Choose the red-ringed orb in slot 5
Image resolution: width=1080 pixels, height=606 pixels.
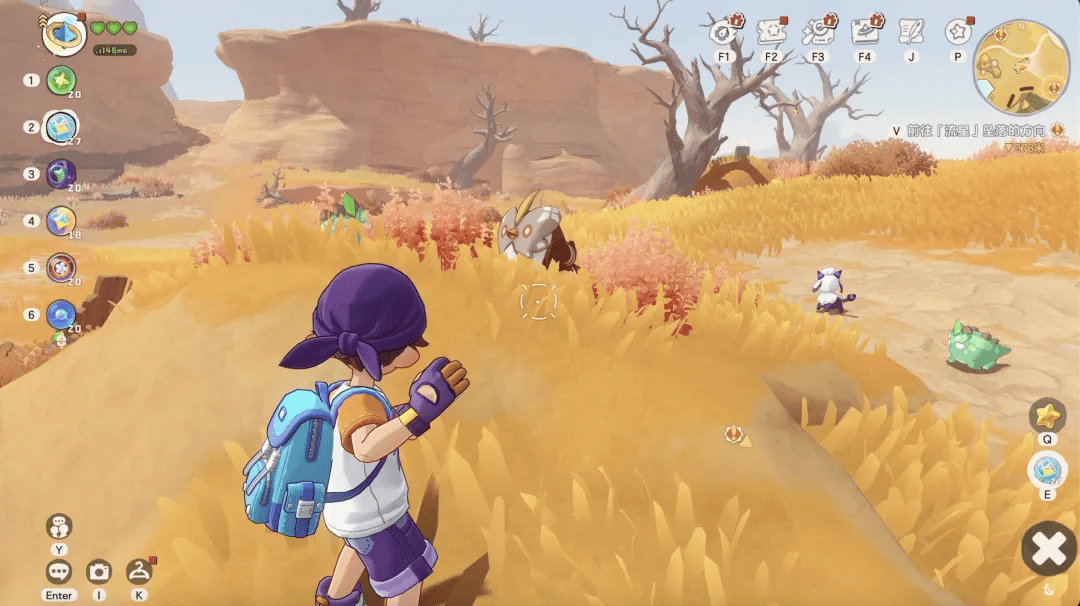click(61, 267)
